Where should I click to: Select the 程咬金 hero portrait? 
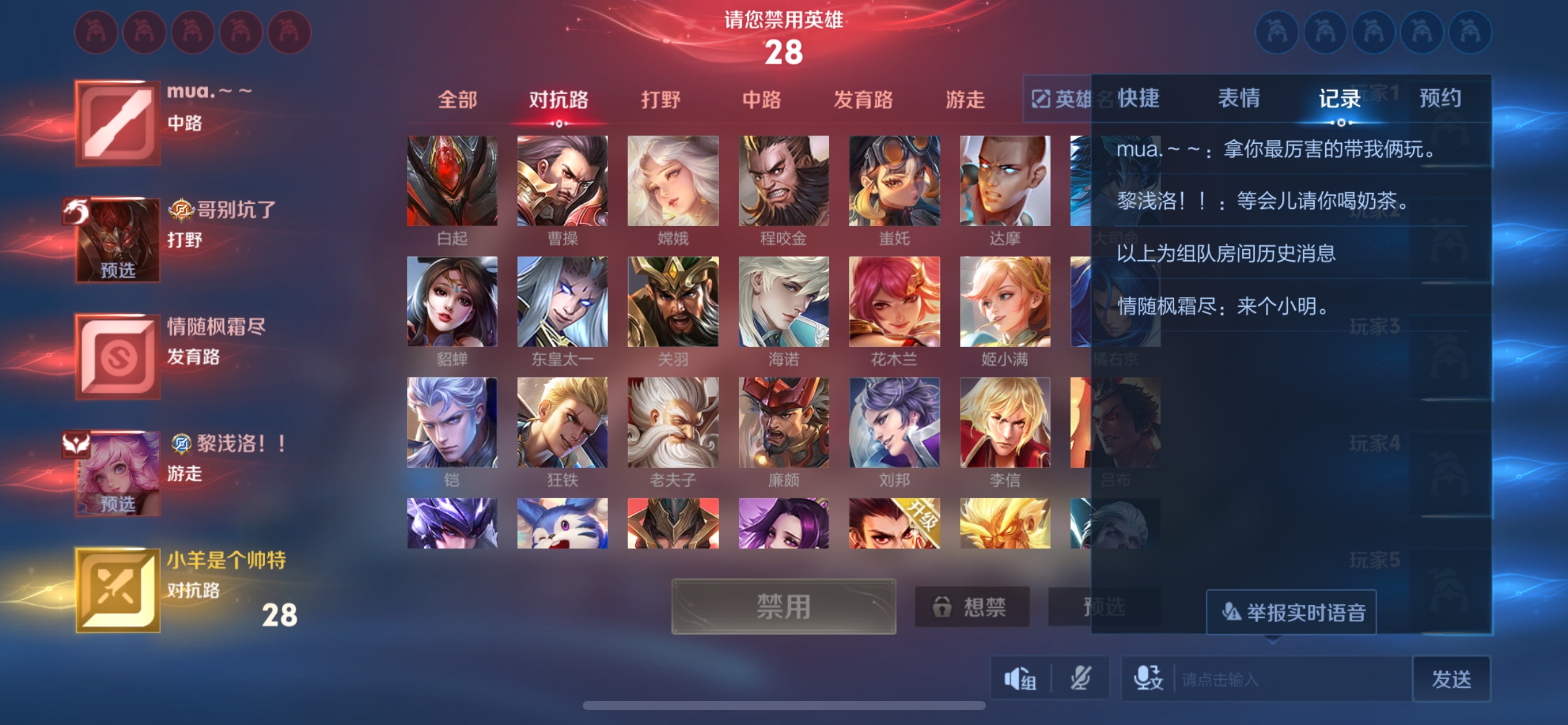(x=783, y=181)
